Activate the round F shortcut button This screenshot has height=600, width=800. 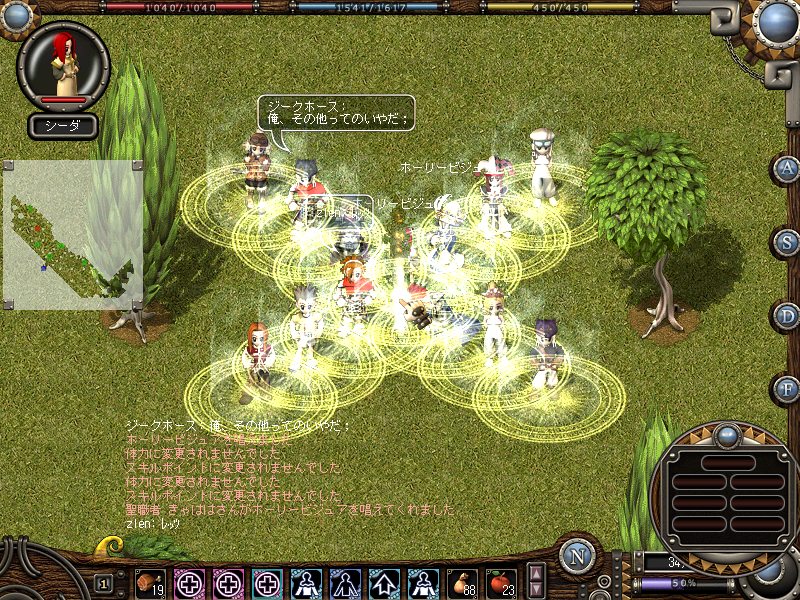787,388
